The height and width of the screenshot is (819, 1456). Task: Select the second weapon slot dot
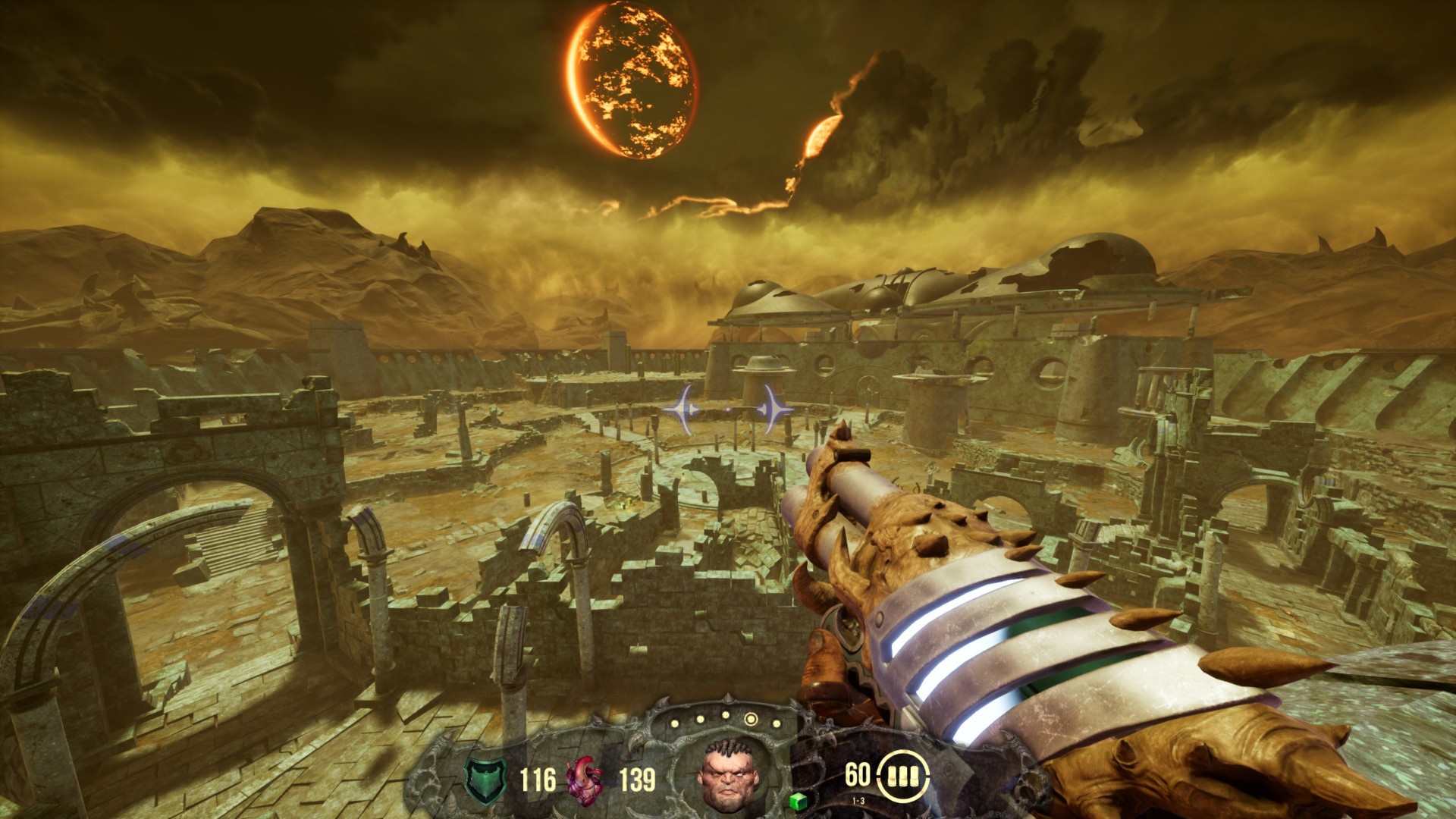coord(699,719)
